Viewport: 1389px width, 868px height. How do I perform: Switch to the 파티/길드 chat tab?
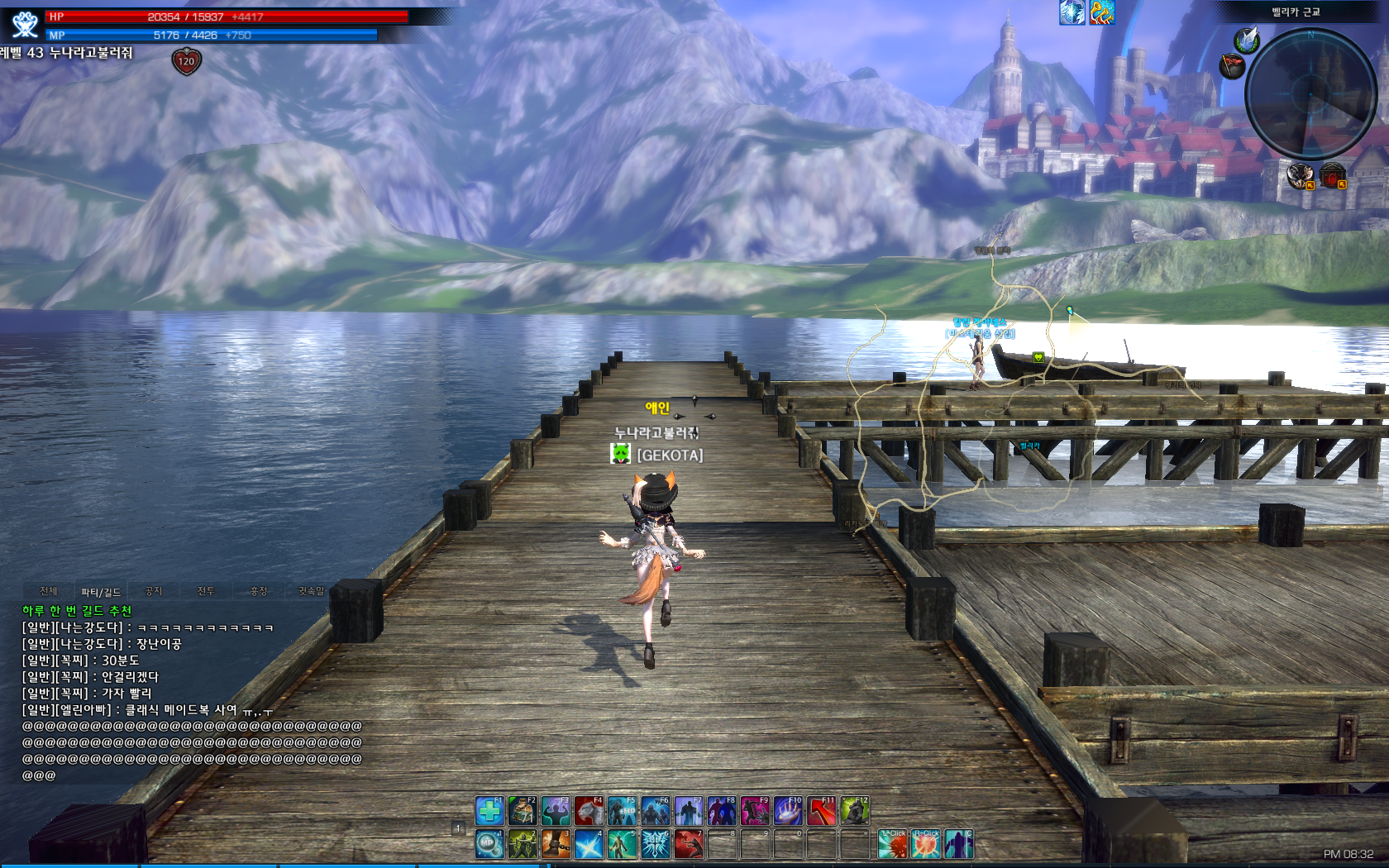(x=101, y=592)
